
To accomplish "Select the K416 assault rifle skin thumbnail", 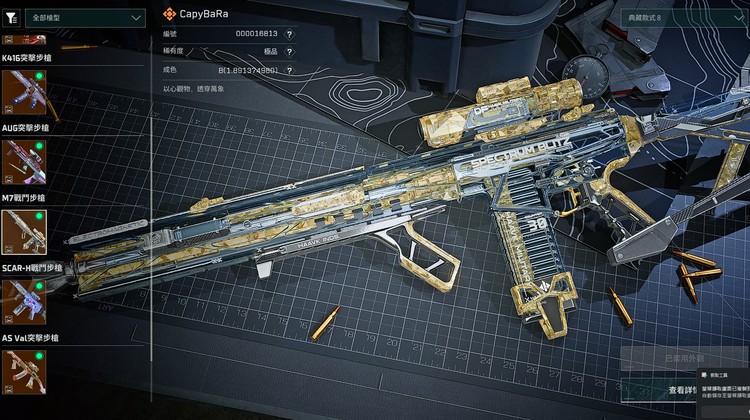I will point(23,92).
